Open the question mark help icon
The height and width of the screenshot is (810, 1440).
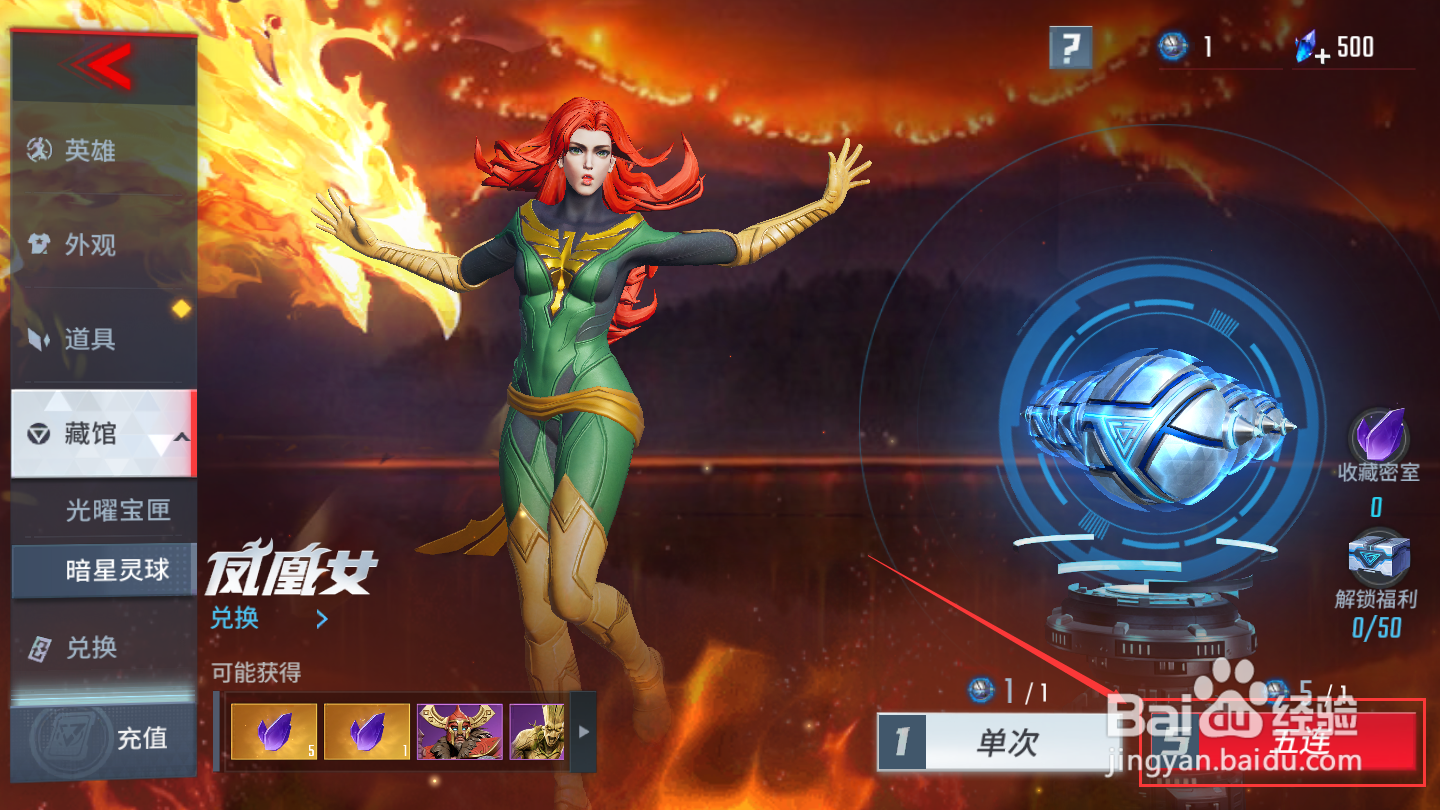1072,45
